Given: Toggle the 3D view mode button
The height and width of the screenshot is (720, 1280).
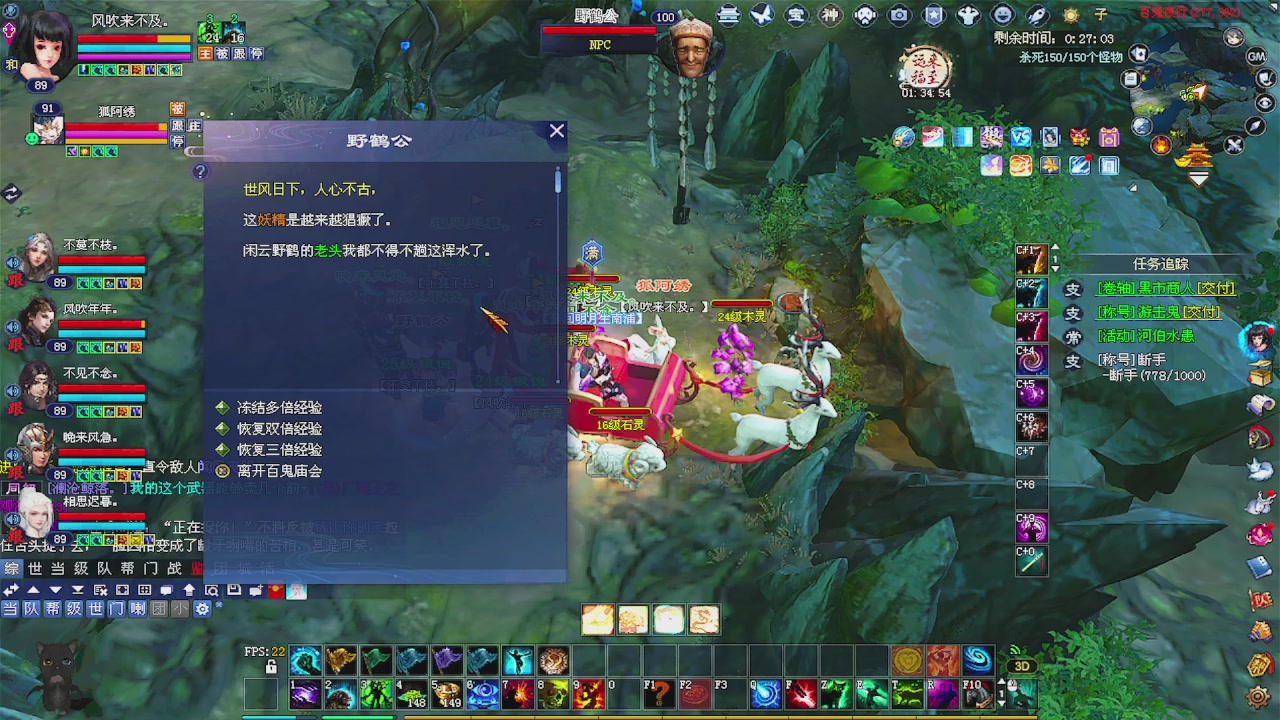Looking at the screenshot, I should [x=1023, y=665].
